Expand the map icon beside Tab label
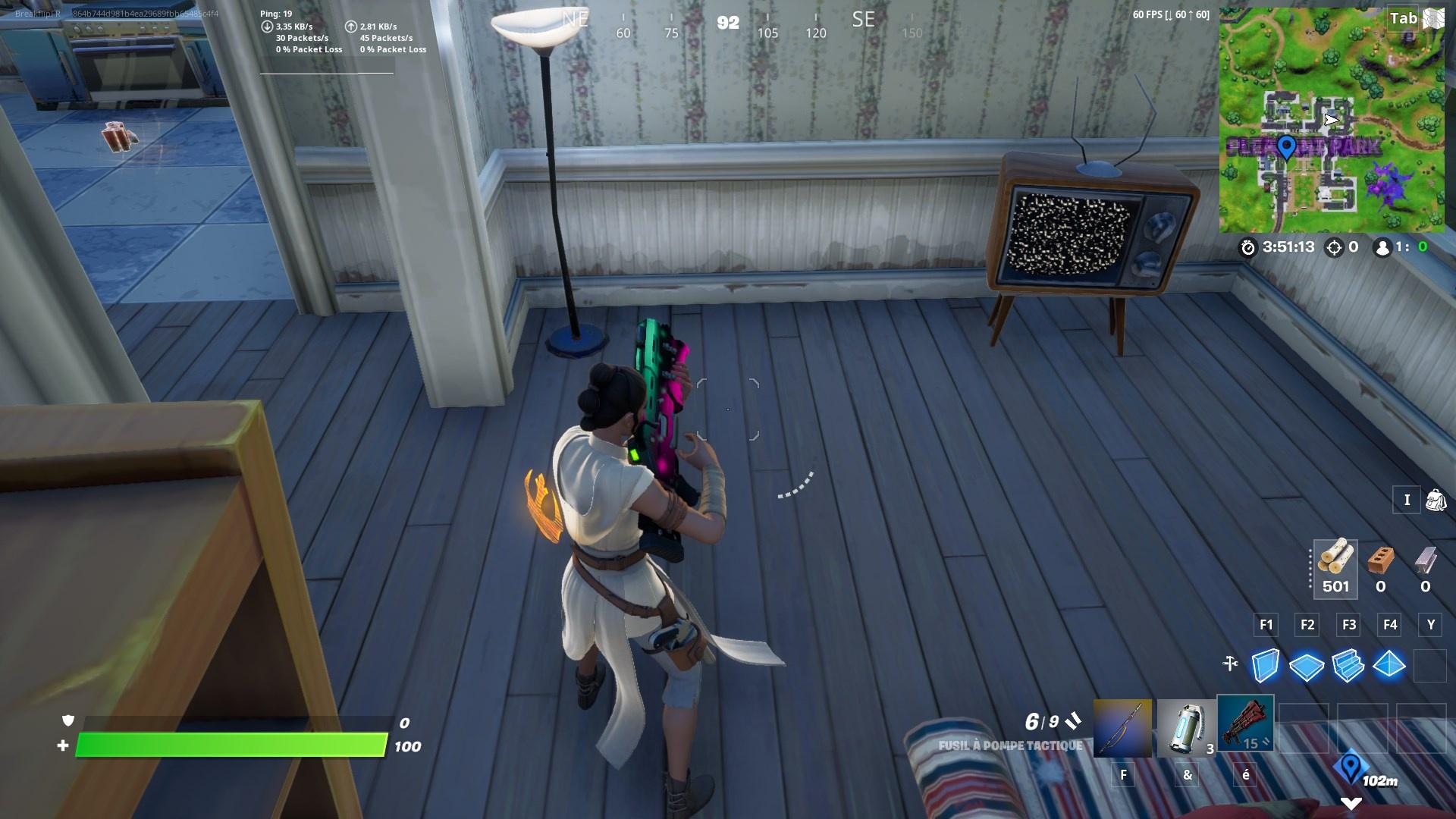Image resolution: width=1456 pixels, height=819 pixels. [1432, 19]
